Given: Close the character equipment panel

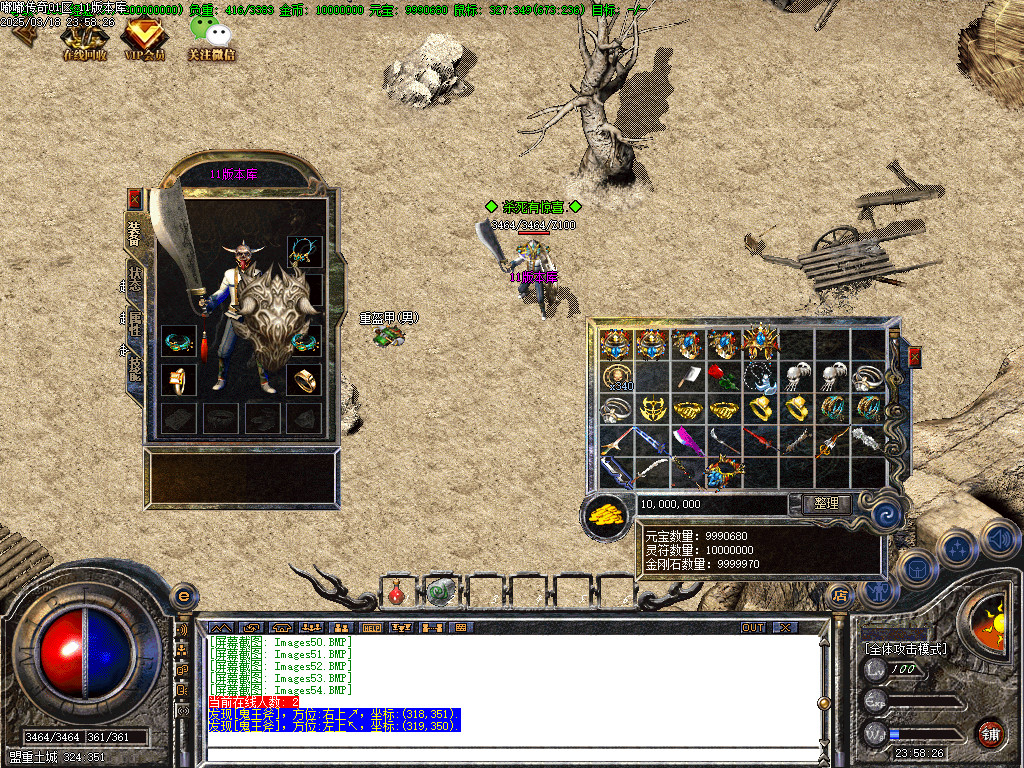Looking at the screenshot, I should 135,198.
